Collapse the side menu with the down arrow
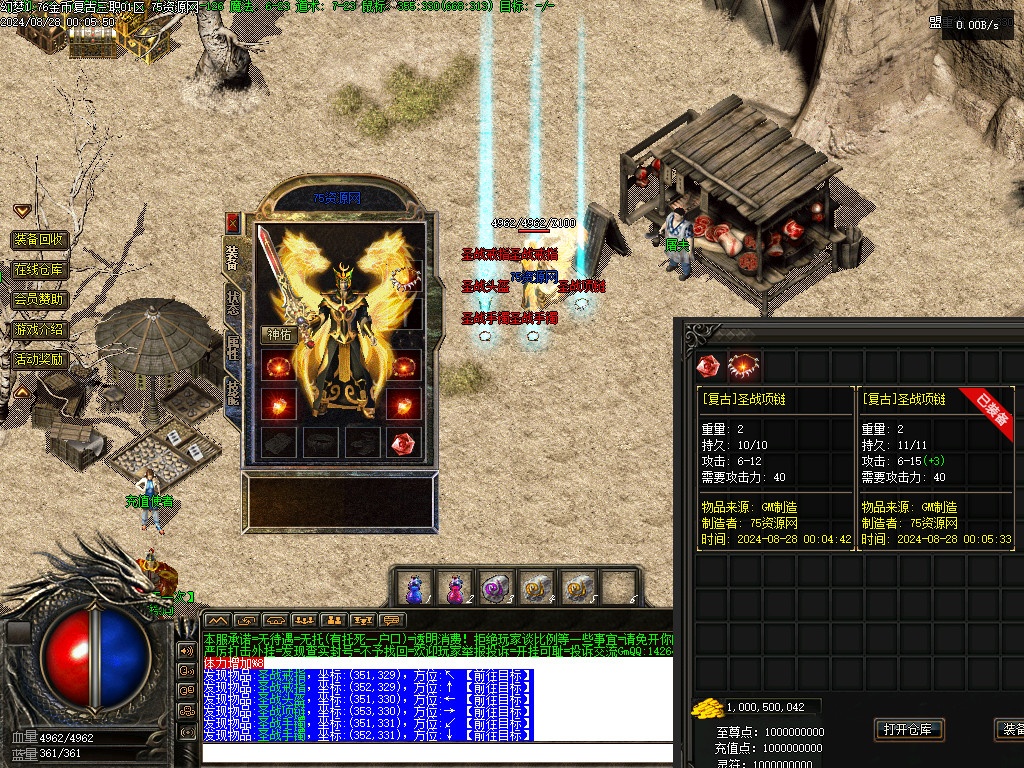Image resolution: width=1024 pixels, height=768 pixels. 22,210
